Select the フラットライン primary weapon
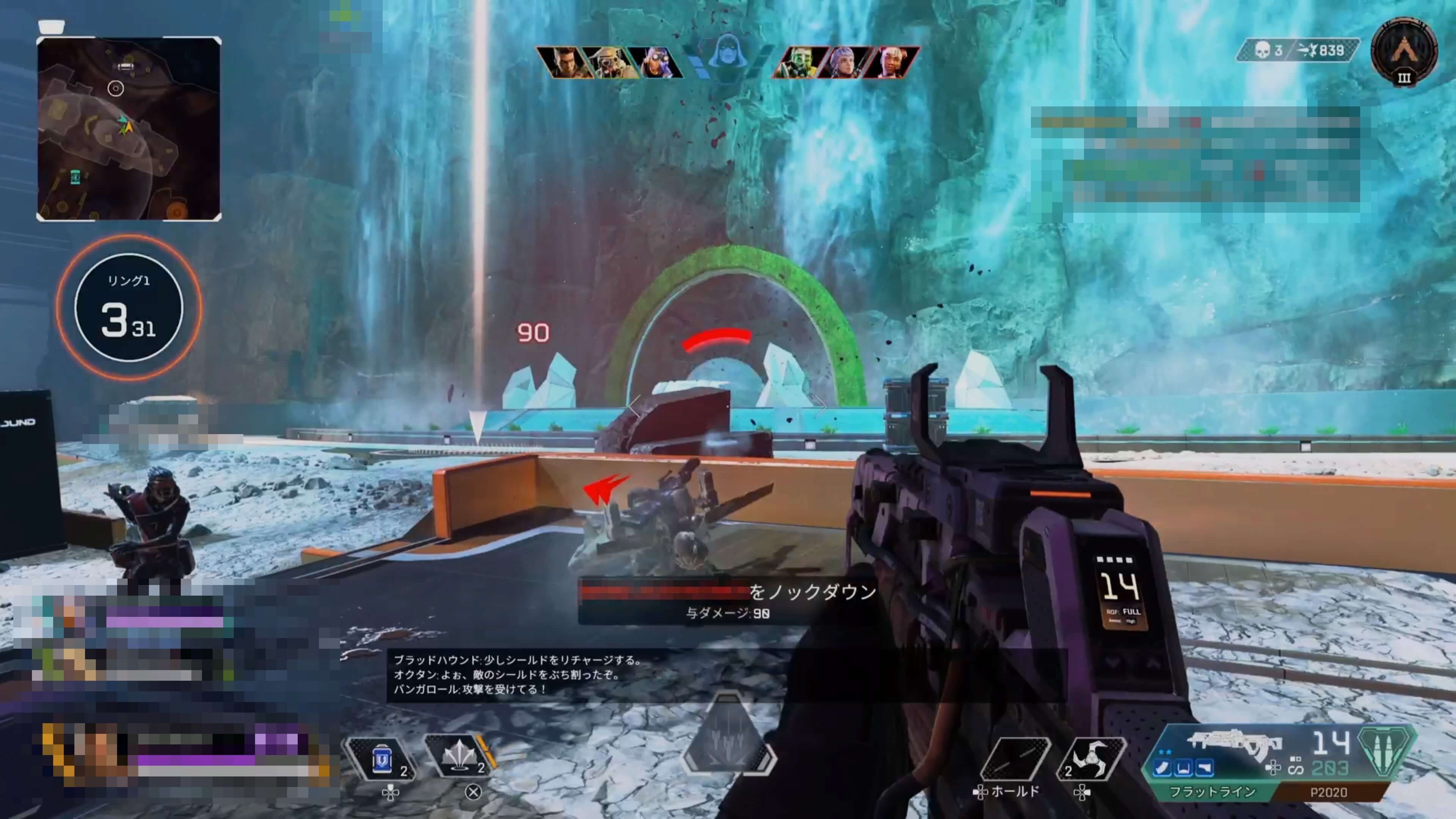1456x819 pixels. coord(1213,791)
